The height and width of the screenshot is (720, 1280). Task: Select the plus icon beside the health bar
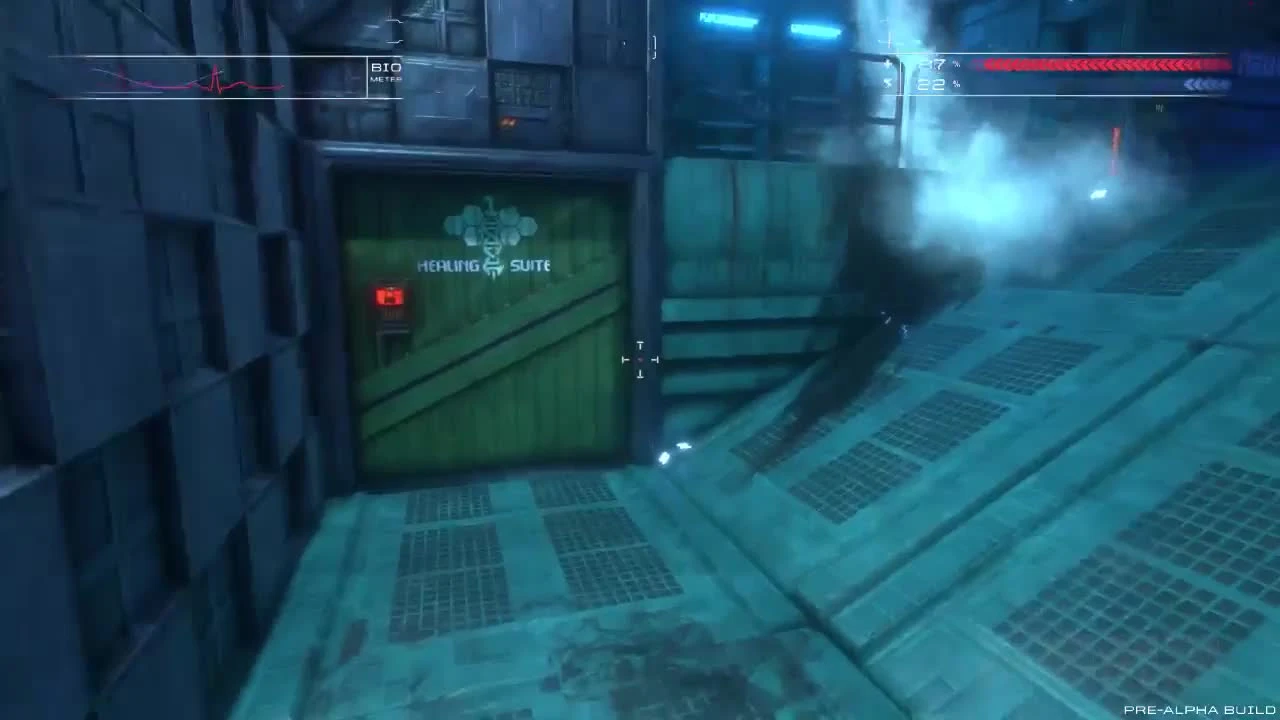886,62
